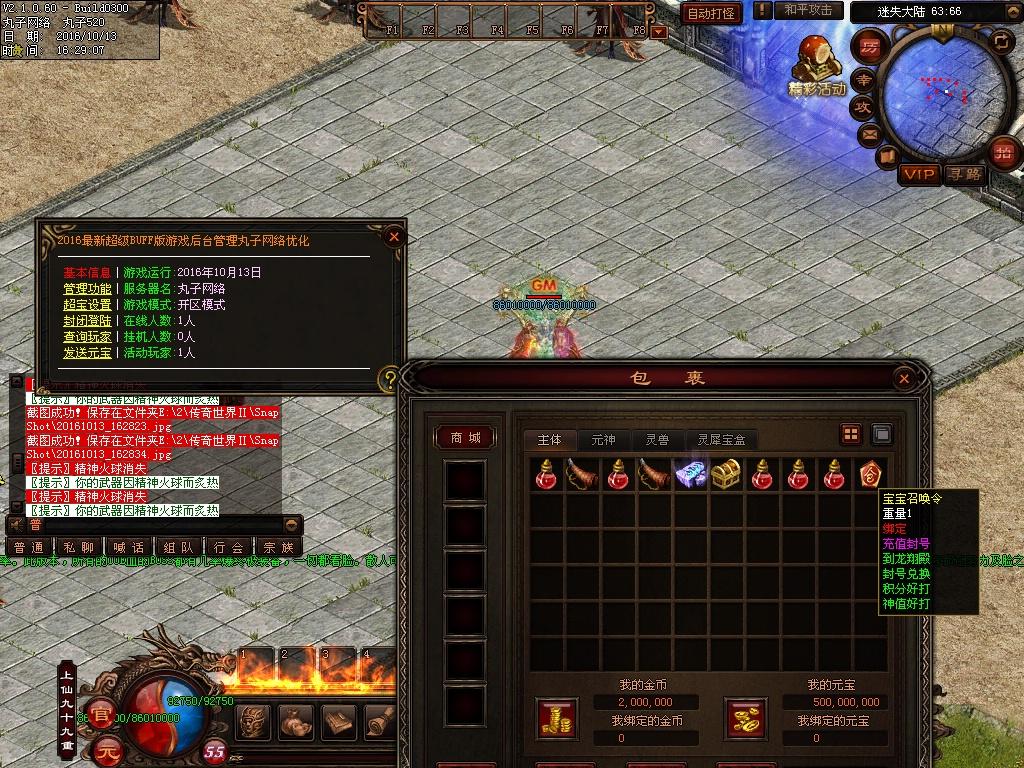This screenshot has height=768, width=1024.
Task: Change the 和平攻击 attack mode
Action: point(808,10)
